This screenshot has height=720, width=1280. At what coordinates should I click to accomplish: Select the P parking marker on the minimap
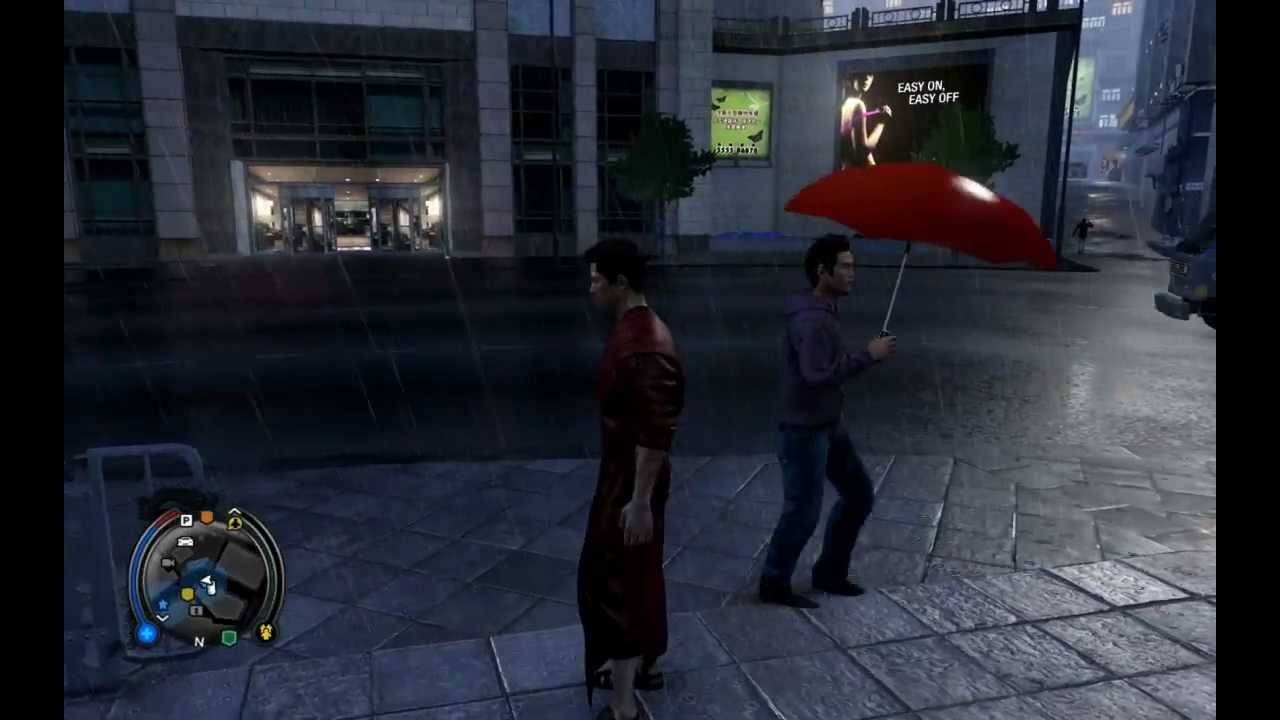185,520
